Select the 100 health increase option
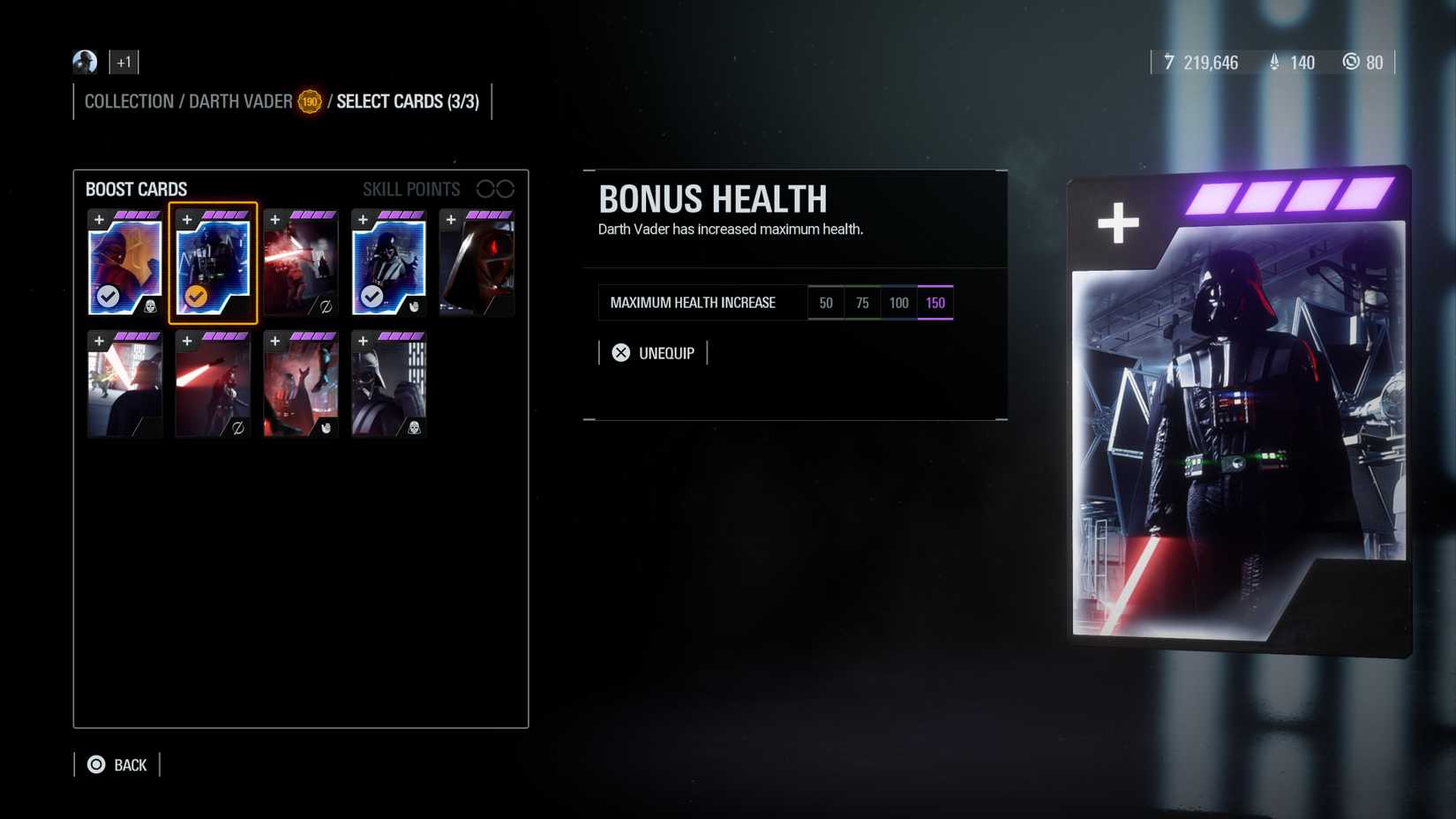The image size is (1456, 819). pyautogui.click(x=898, y=302)
